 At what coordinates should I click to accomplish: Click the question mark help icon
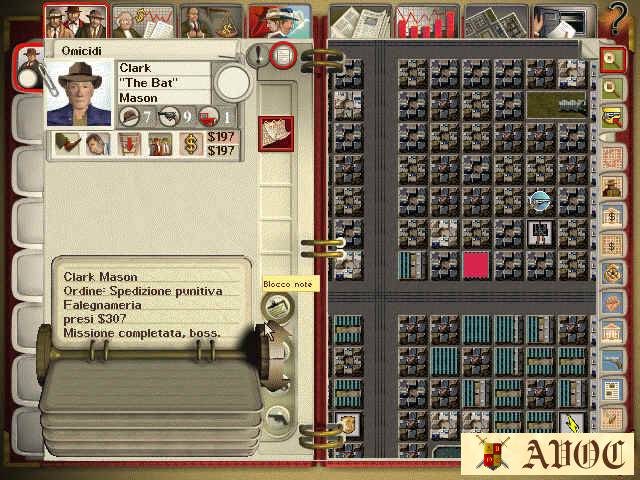(x=619, y=18)
